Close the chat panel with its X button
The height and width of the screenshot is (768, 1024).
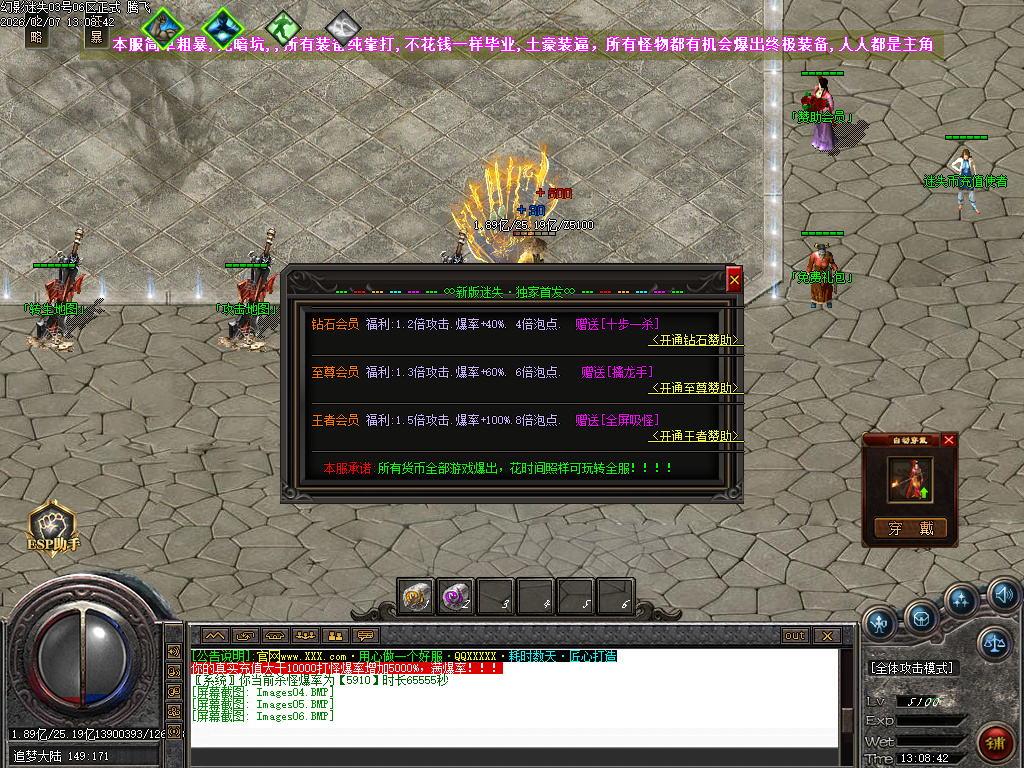pos(826,635)
